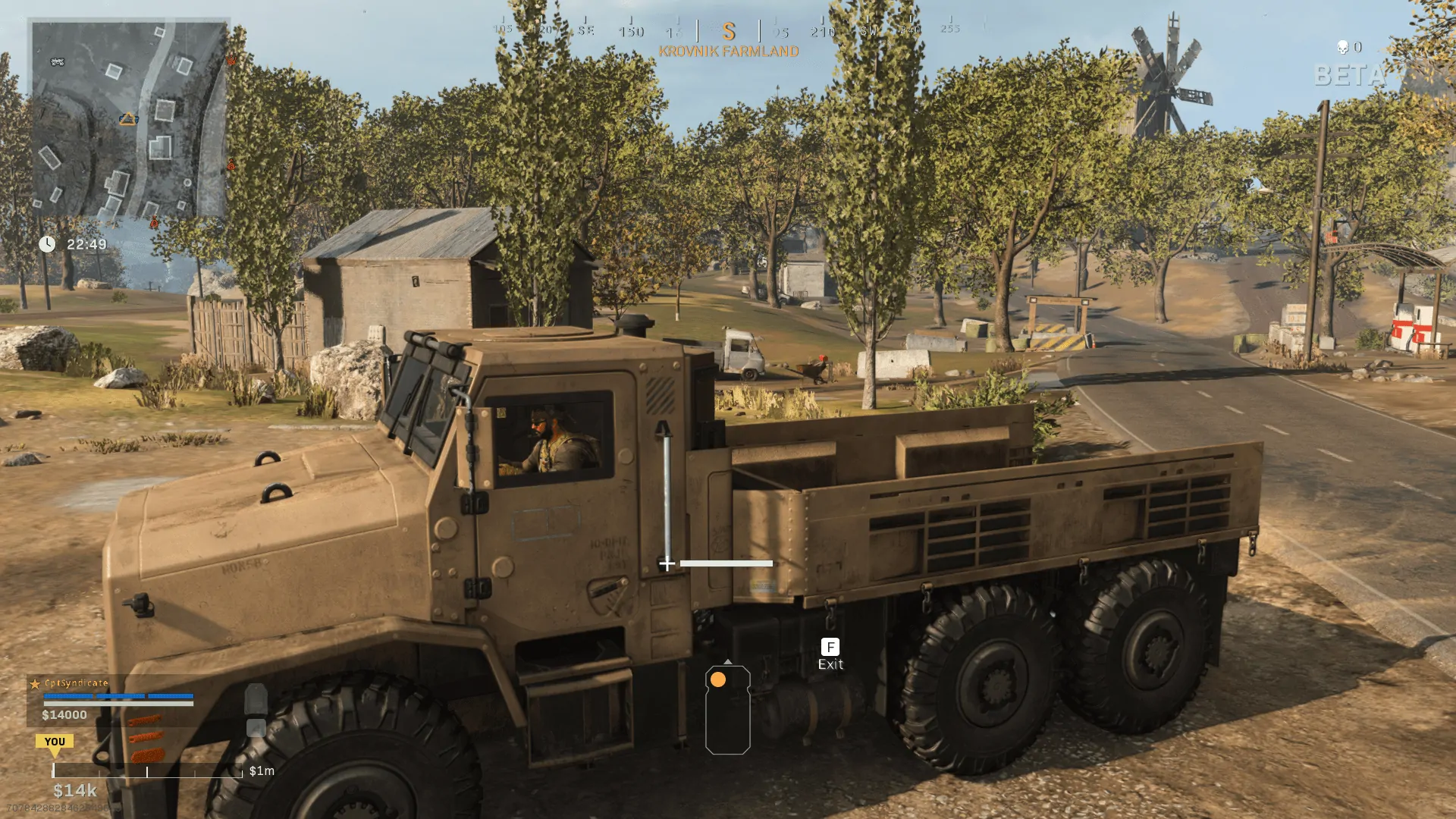Click the compass heading bar
The height and width of the screenshot is (819, 1456).
point(728,30)
